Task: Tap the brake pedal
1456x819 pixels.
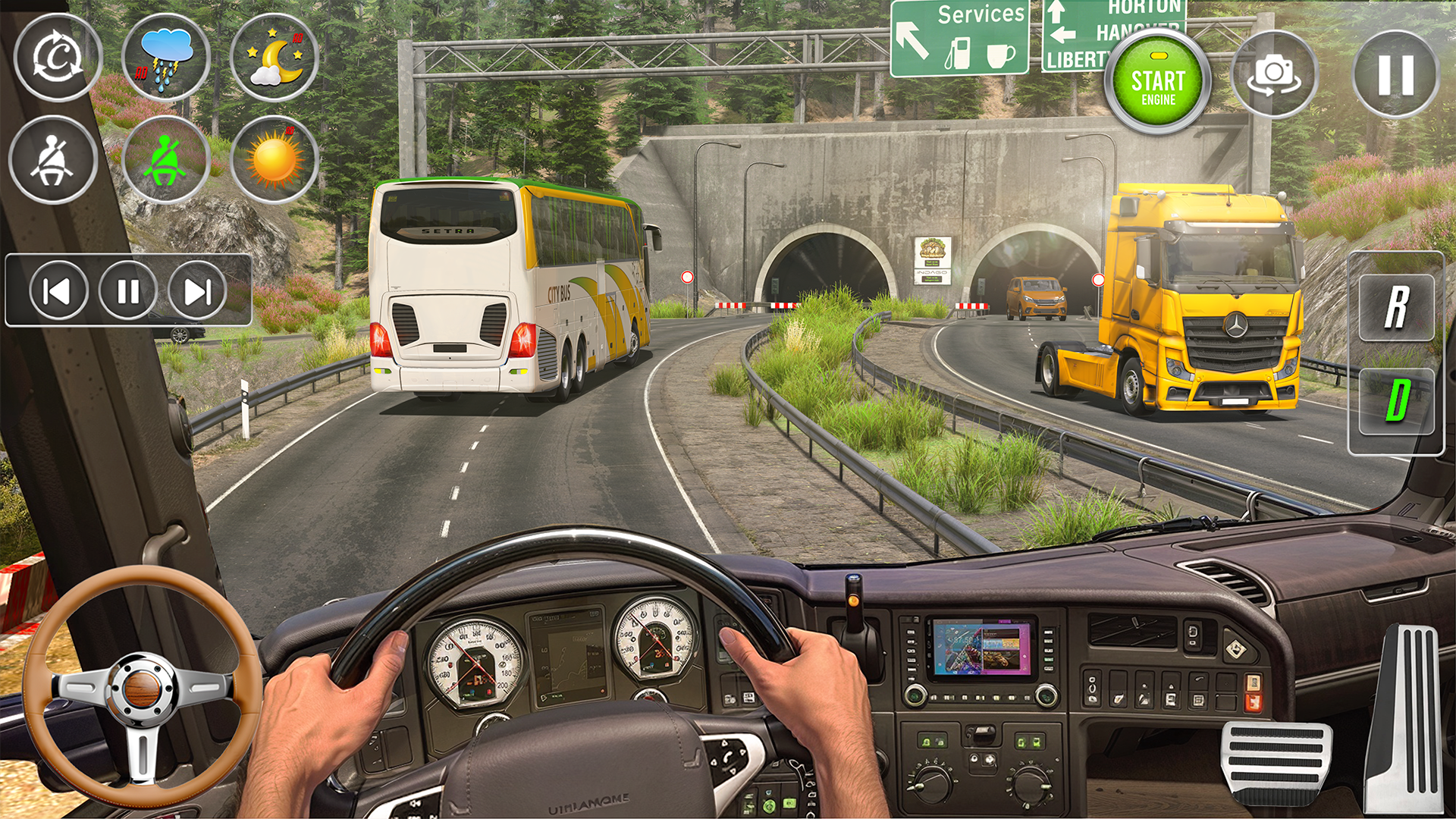Action: (1276, 761)
